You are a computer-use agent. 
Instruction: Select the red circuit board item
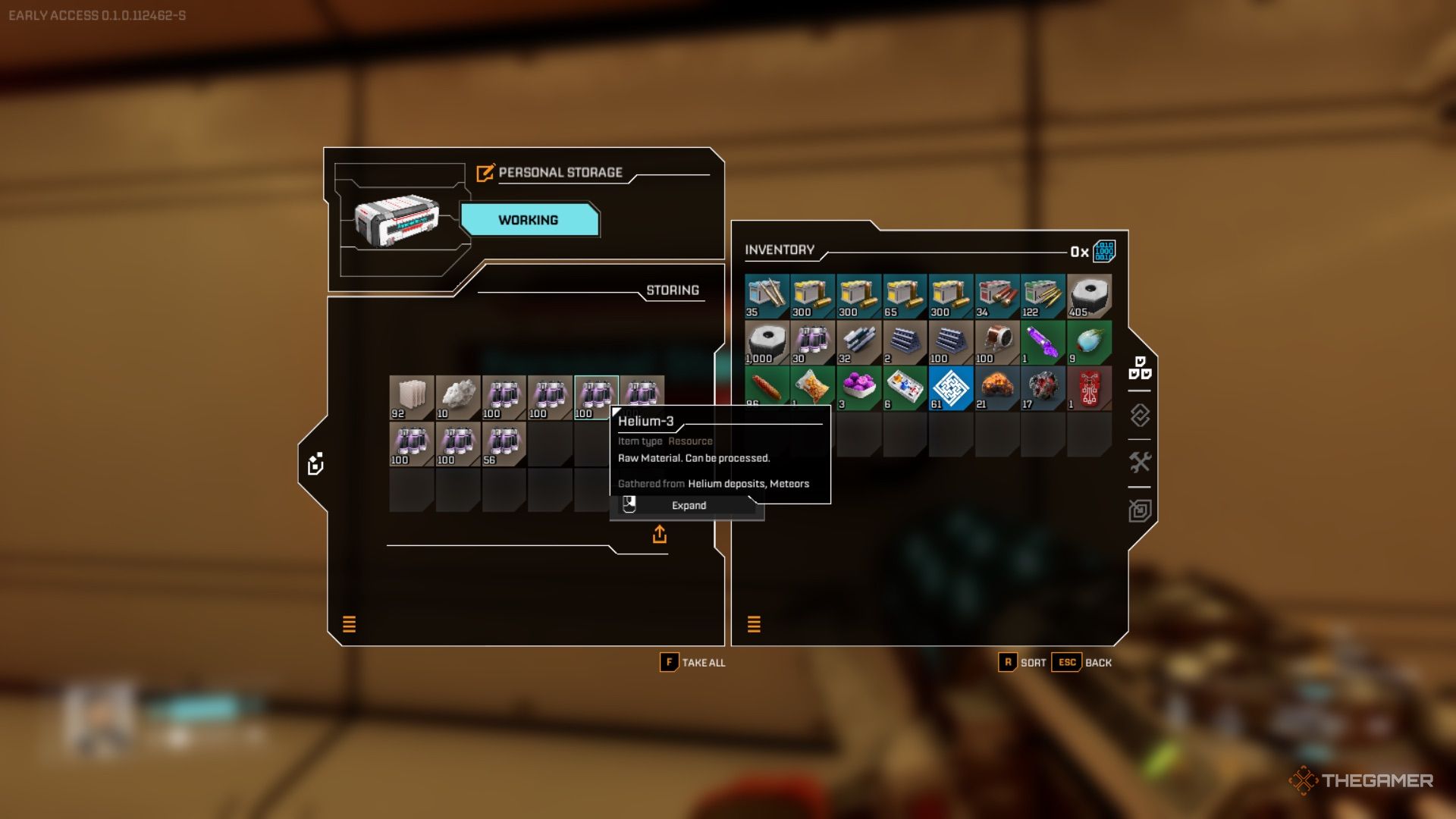point(1089,388)
